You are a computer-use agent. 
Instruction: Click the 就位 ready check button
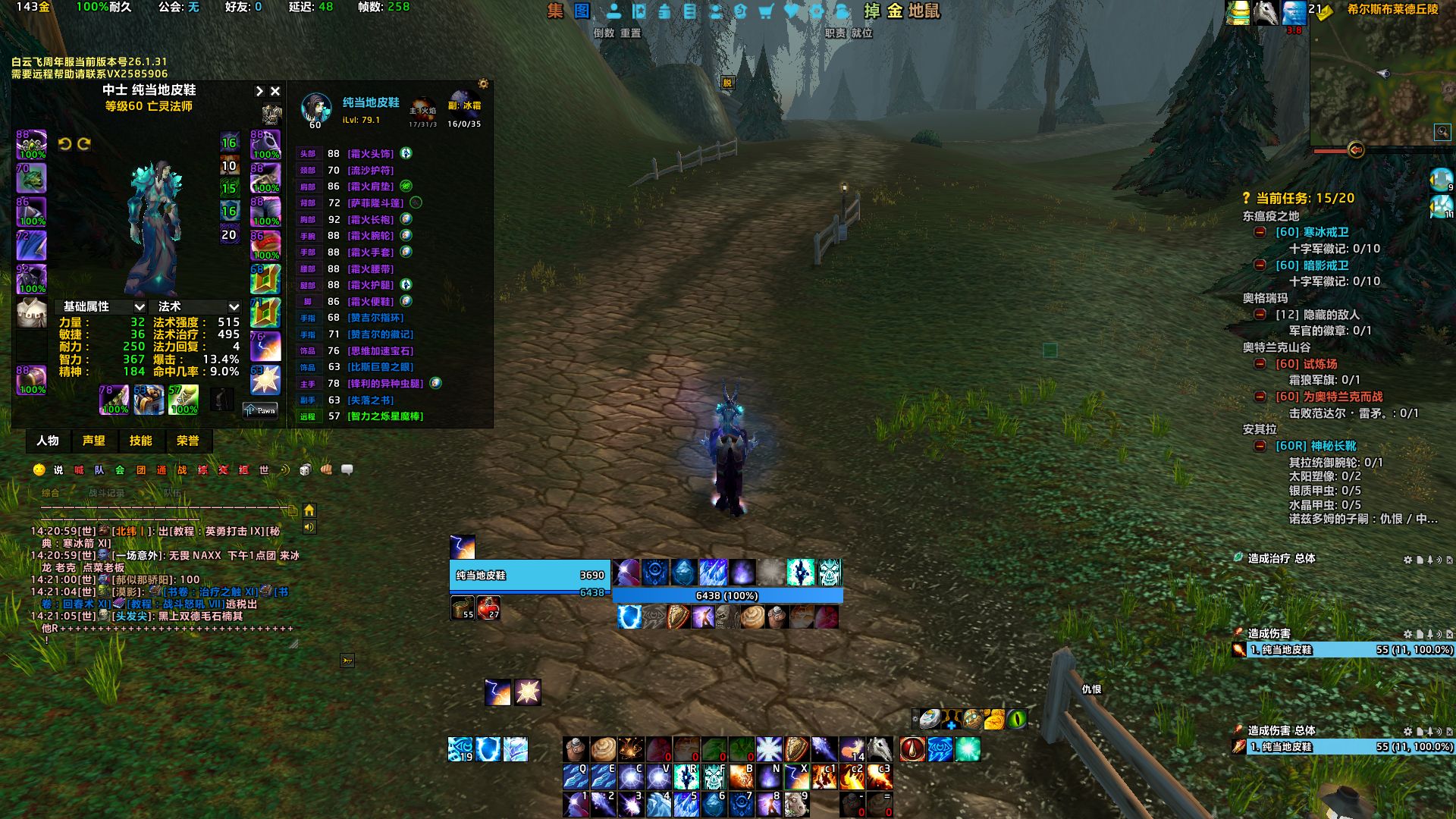pyautogui.click(x=861, y=33)
